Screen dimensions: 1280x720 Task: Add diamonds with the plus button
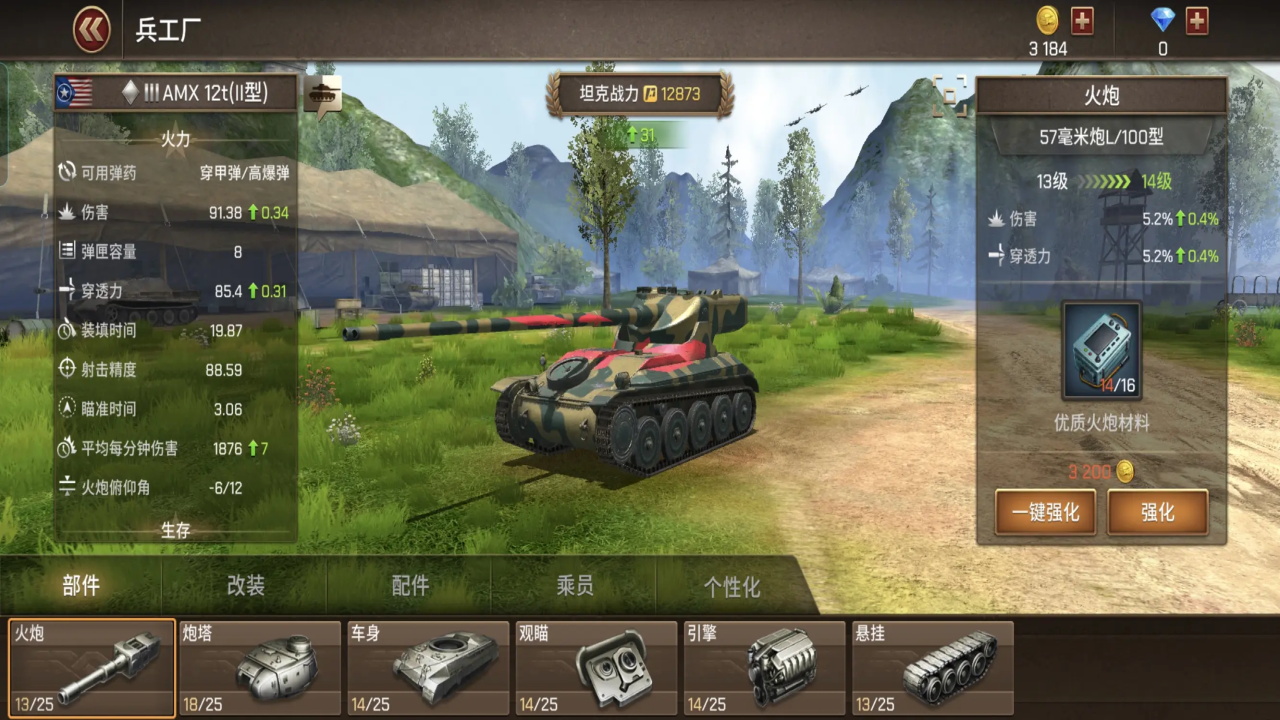point(1197,20)
